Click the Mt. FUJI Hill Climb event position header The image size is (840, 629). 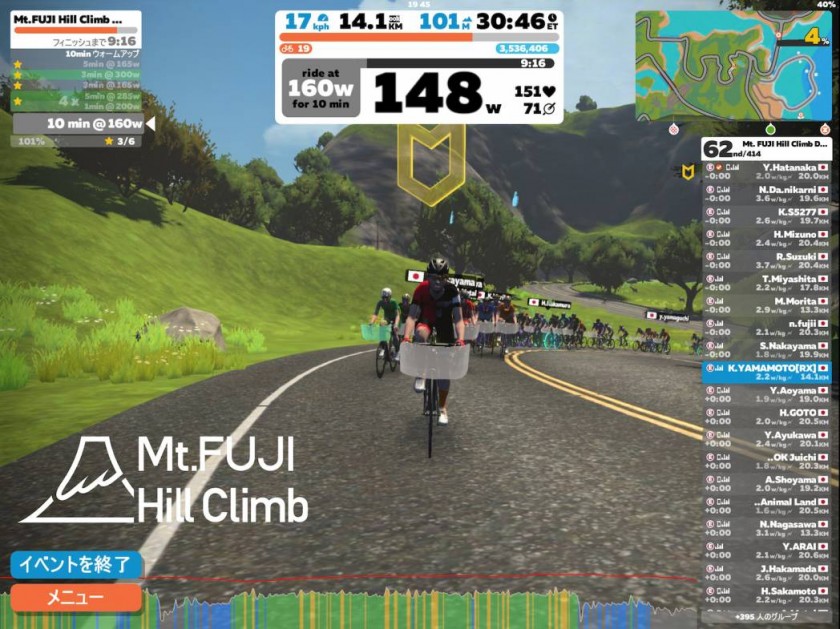(x=766, y=149)
